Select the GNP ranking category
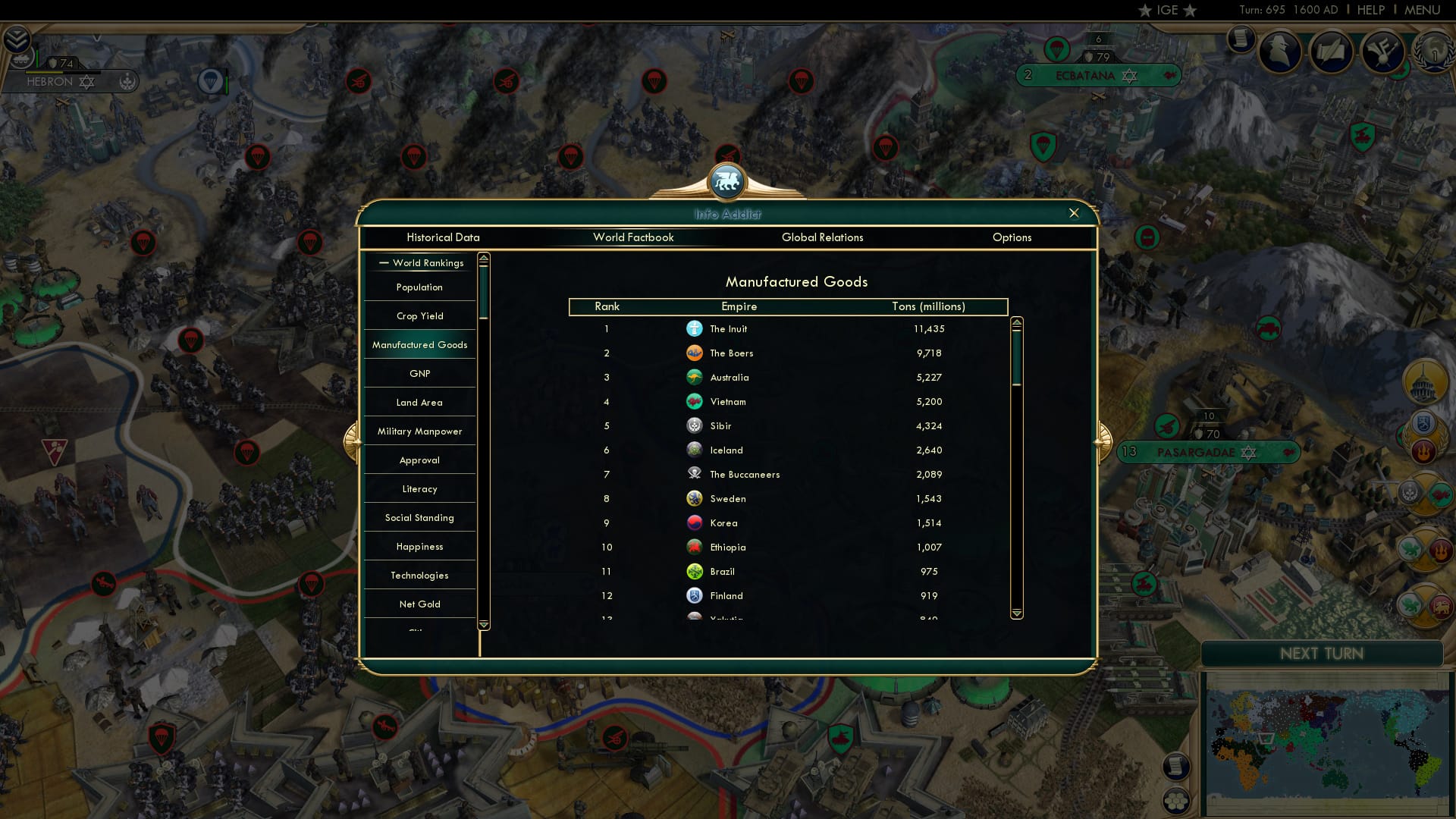1456x819 pixels. [x=419, y=373]
